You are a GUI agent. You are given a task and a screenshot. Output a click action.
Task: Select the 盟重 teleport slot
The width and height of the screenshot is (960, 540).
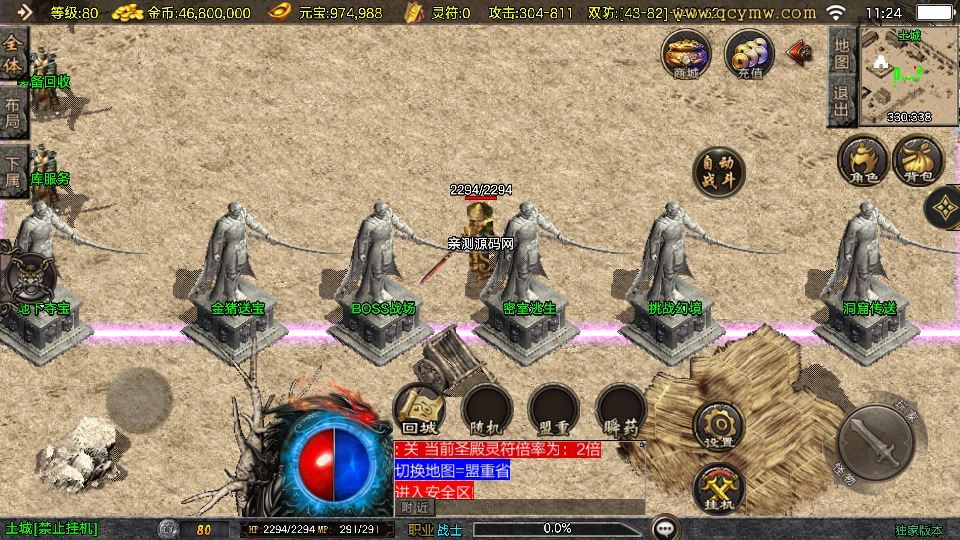point(554,409)
